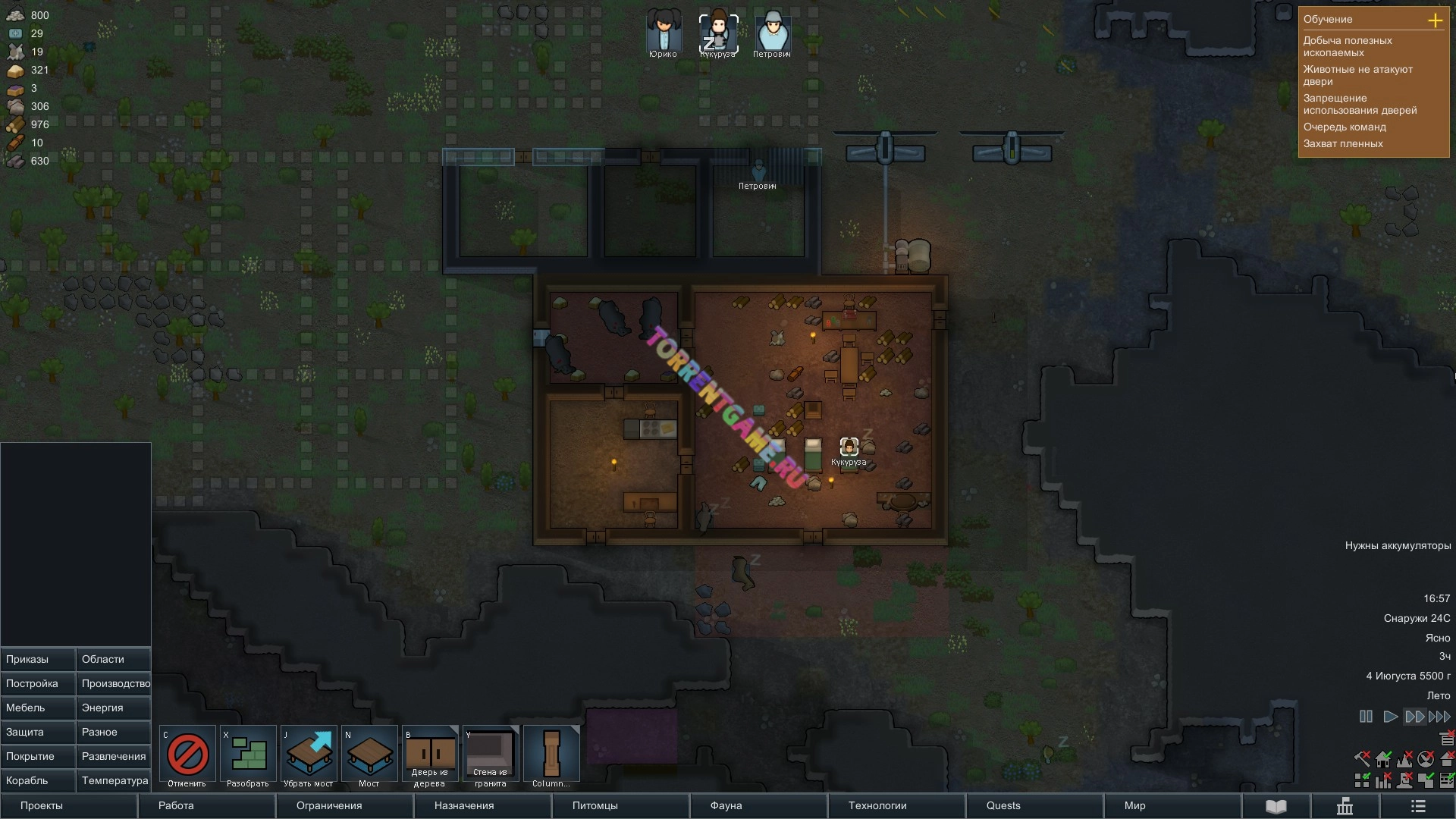Screen dimensions: 1456x819
Task: Select colonist Юрико portrait
Action: pyautogui.click(x=663, y=33)
